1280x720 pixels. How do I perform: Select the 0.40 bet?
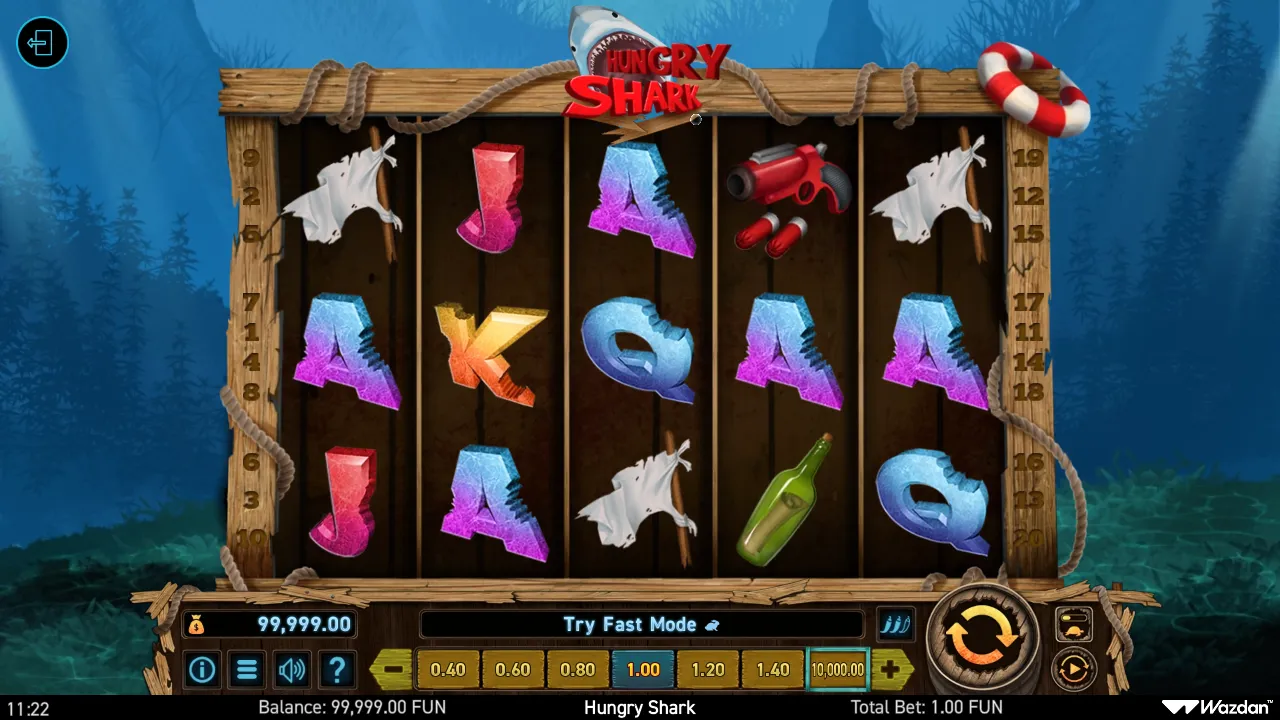click(x=448, y=669)
